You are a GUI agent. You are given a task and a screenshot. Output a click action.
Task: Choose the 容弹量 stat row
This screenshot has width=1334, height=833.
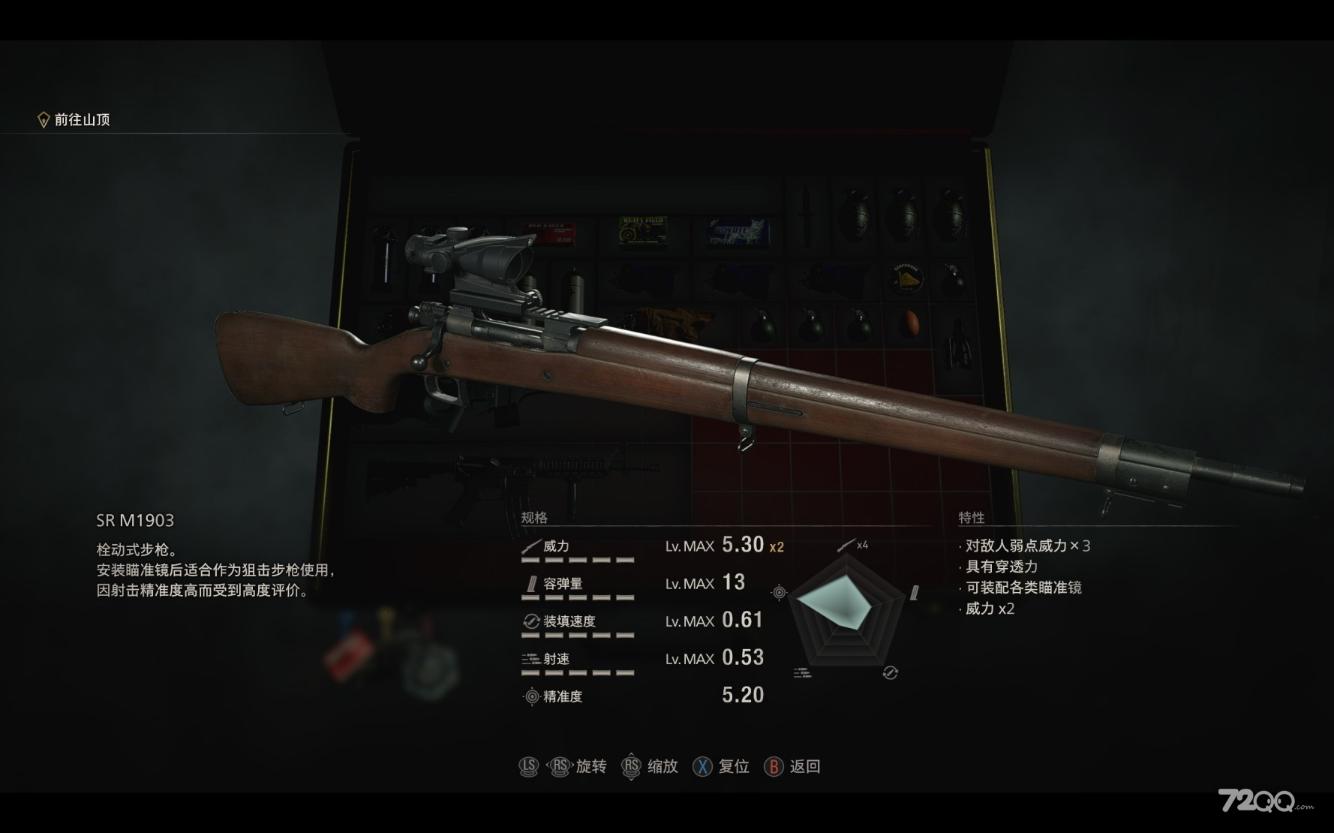coord(640,583)
